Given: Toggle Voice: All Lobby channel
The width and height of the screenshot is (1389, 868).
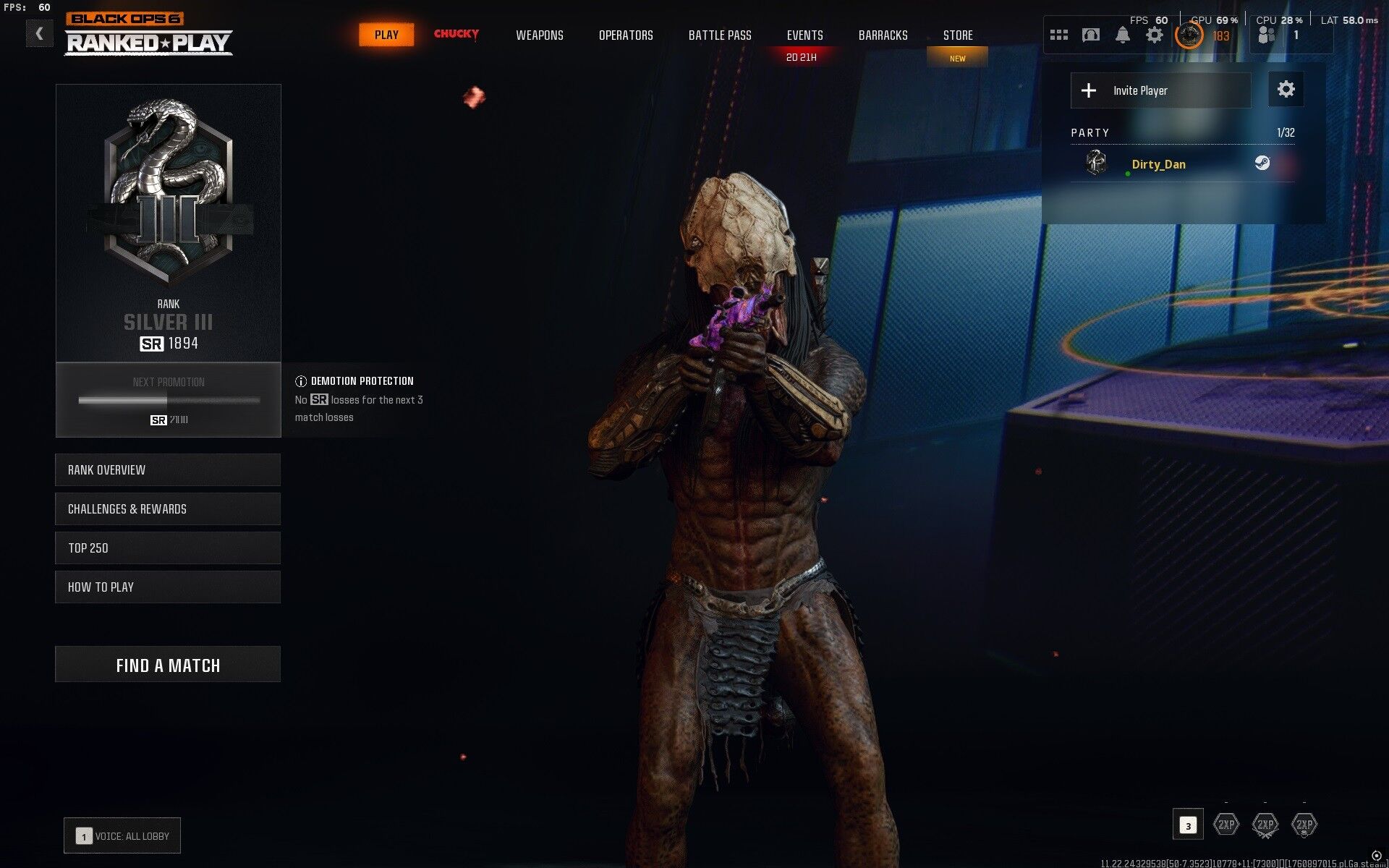Looking at the screenshot, I should pyautogui.click(x=122, y=835).
